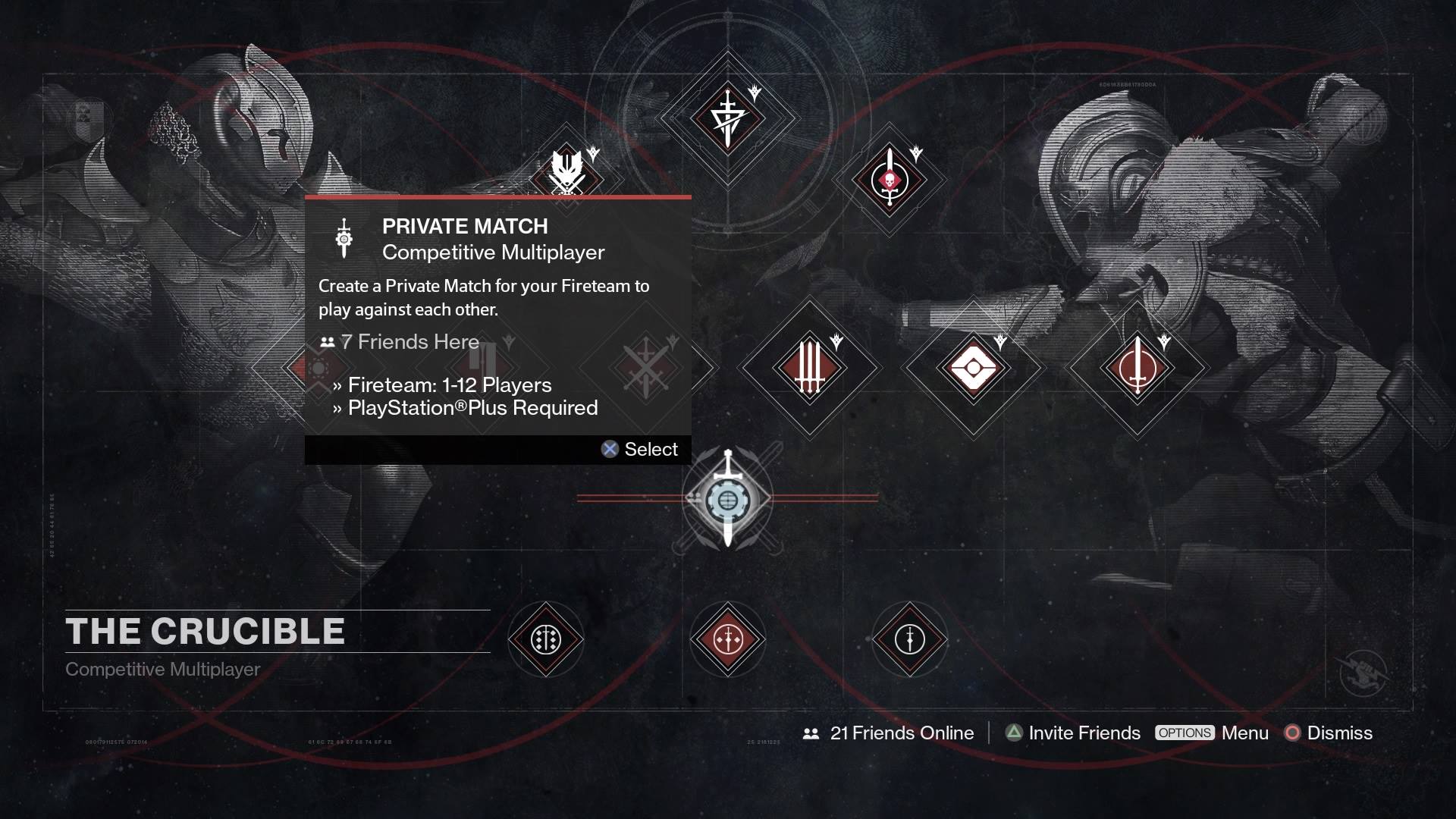Click the 7 Friends Here indicator
The height and width of the screenshot is (819, 1456).
pyautogui.click(x=400, y=342)
